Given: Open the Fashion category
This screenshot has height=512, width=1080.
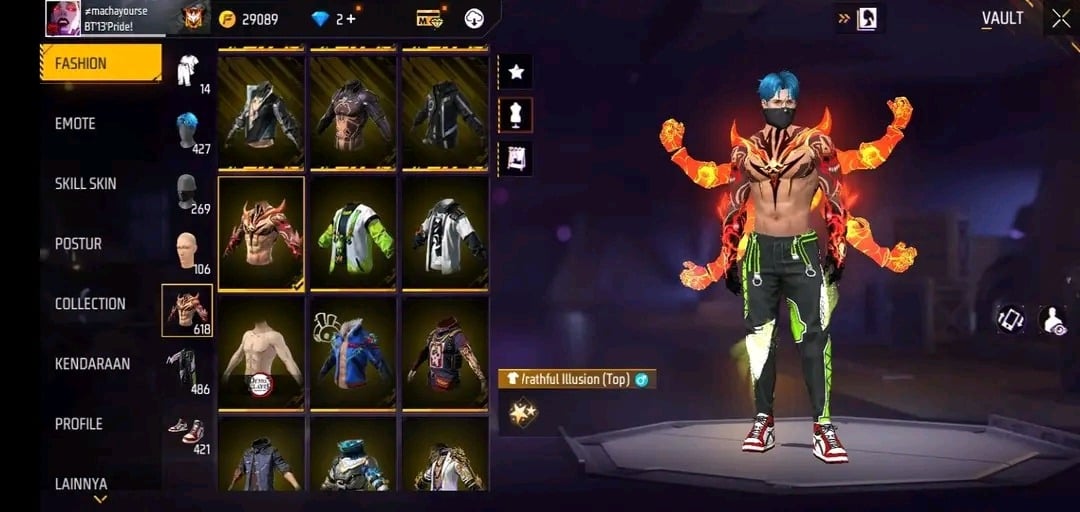Looking at the screenshot, I should coord(100,63).
